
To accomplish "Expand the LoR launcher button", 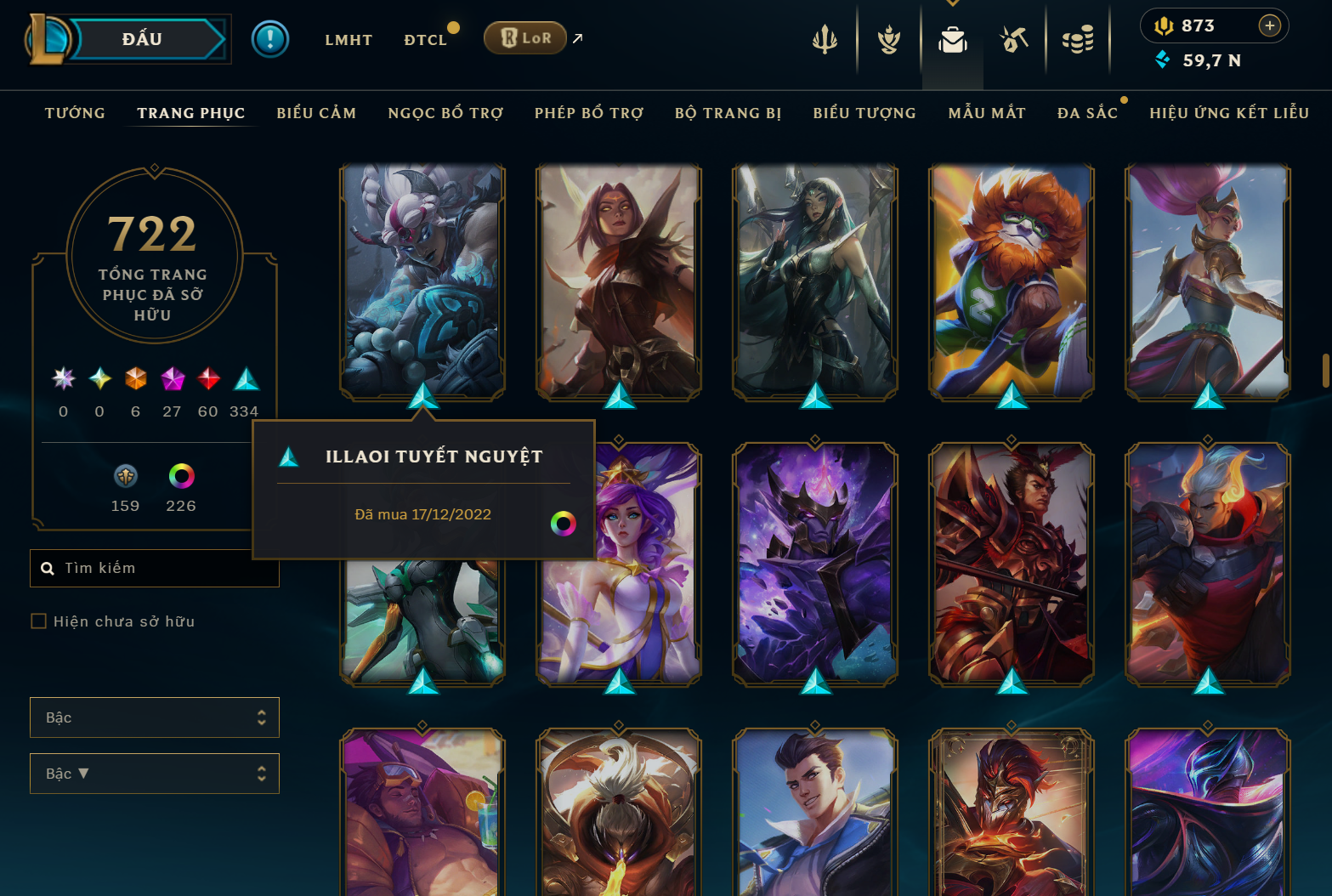I will (524, 37).
